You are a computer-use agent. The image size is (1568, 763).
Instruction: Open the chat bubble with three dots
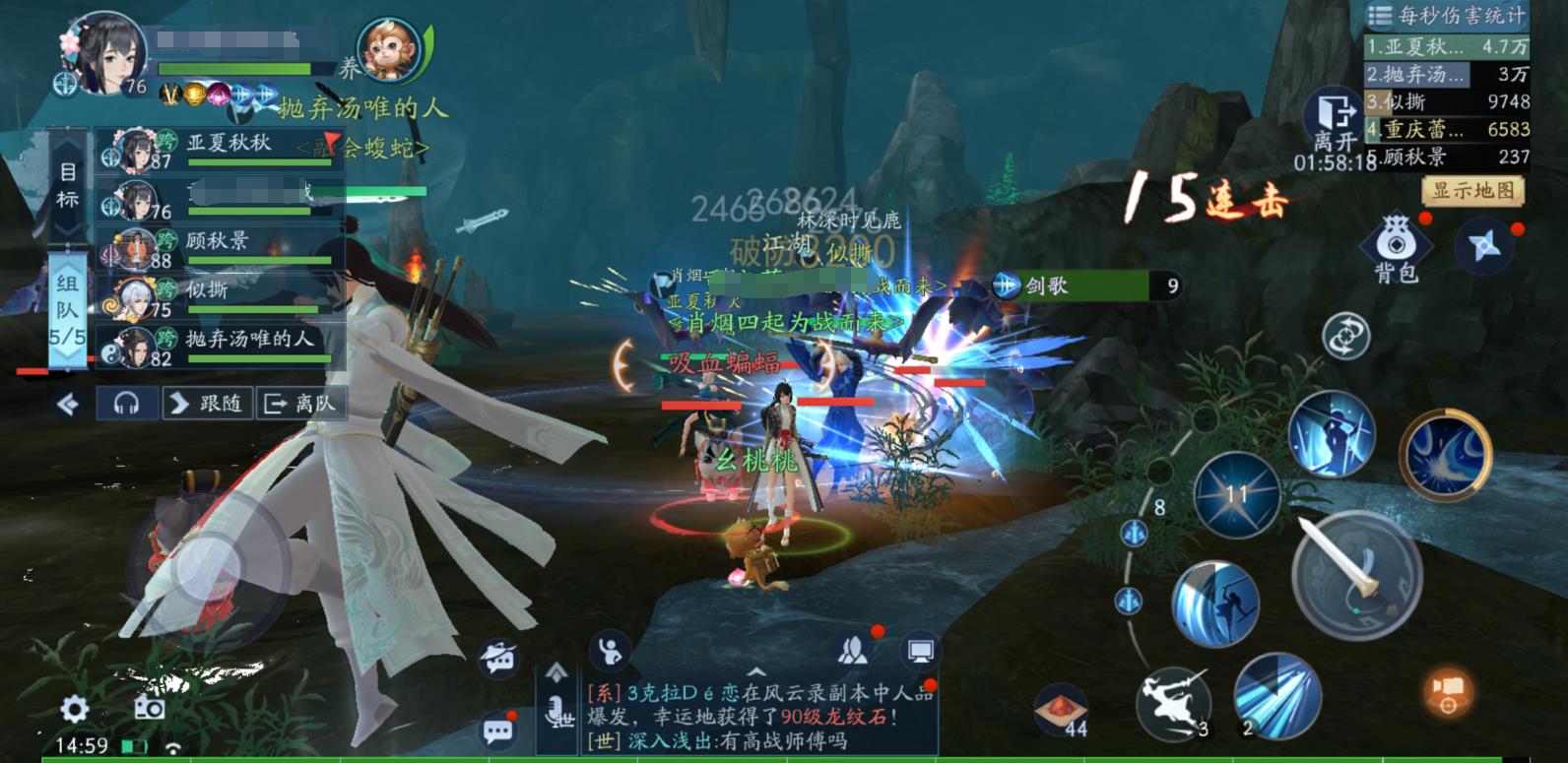(x=498, y=731)
